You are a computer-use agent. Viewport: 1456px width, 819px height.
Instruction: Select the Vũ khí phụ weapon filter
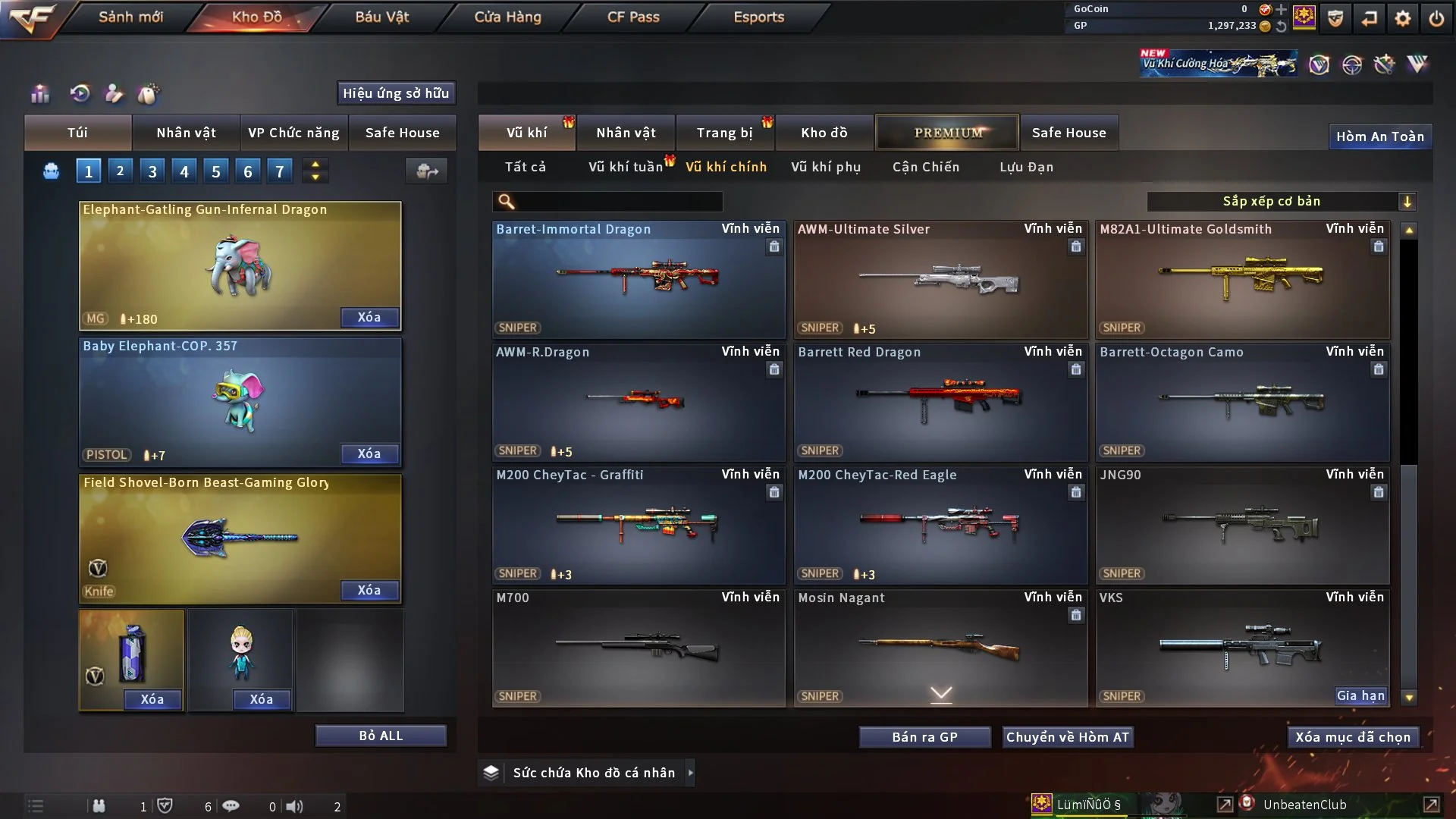[x=826, y=167]
